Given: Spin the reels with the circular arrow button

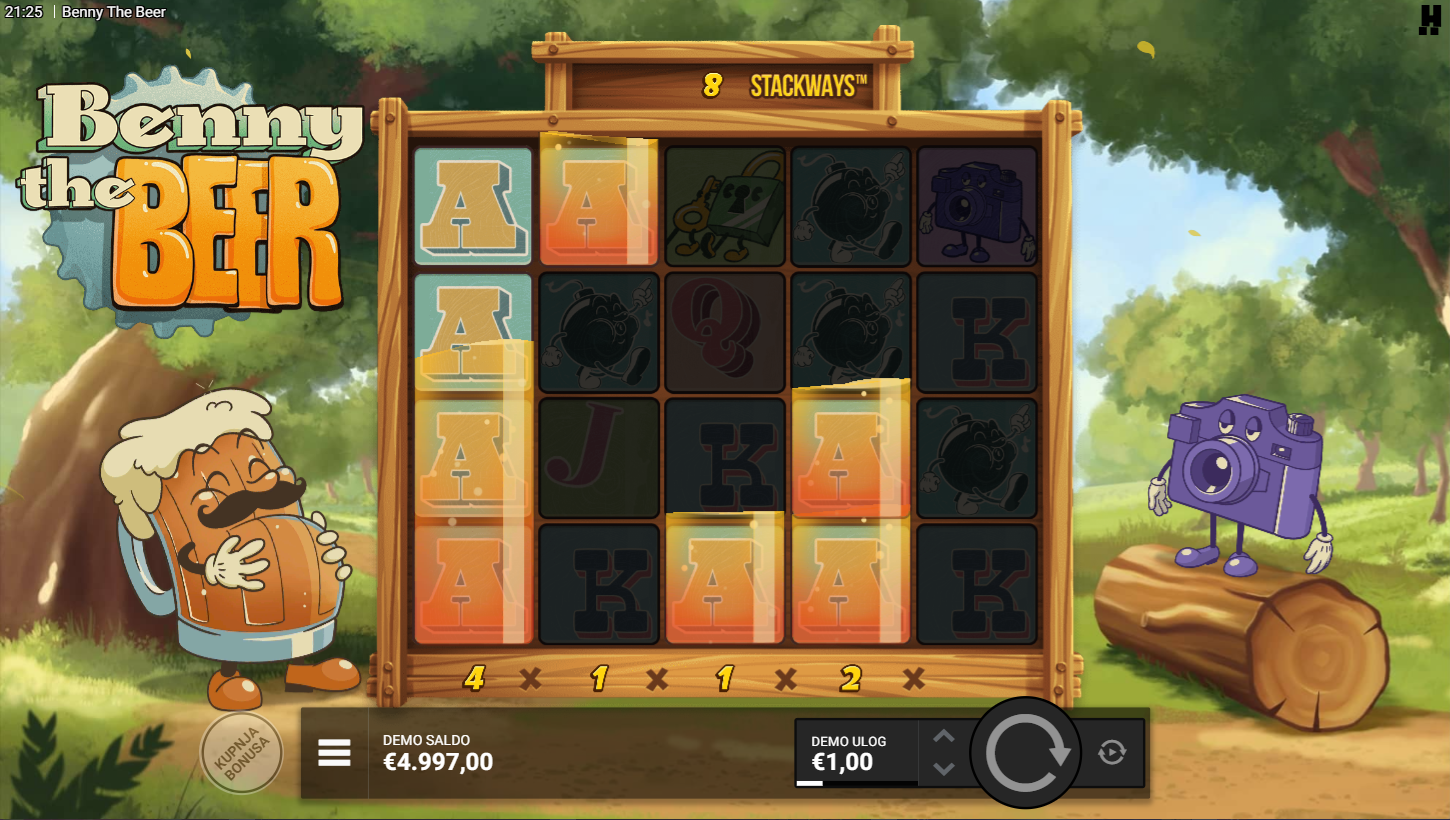Looking at the screenshot, I should coord(1025,753).
